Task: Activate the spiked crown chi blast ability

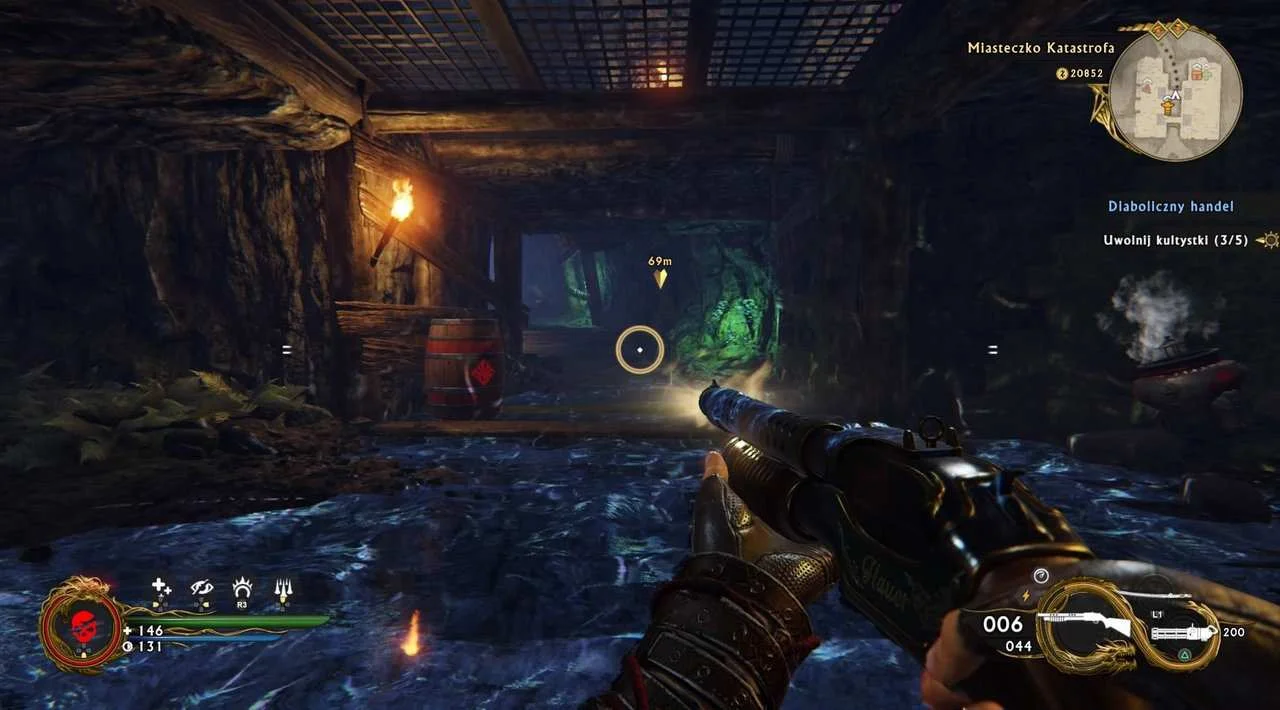Action: pos(242,588)
